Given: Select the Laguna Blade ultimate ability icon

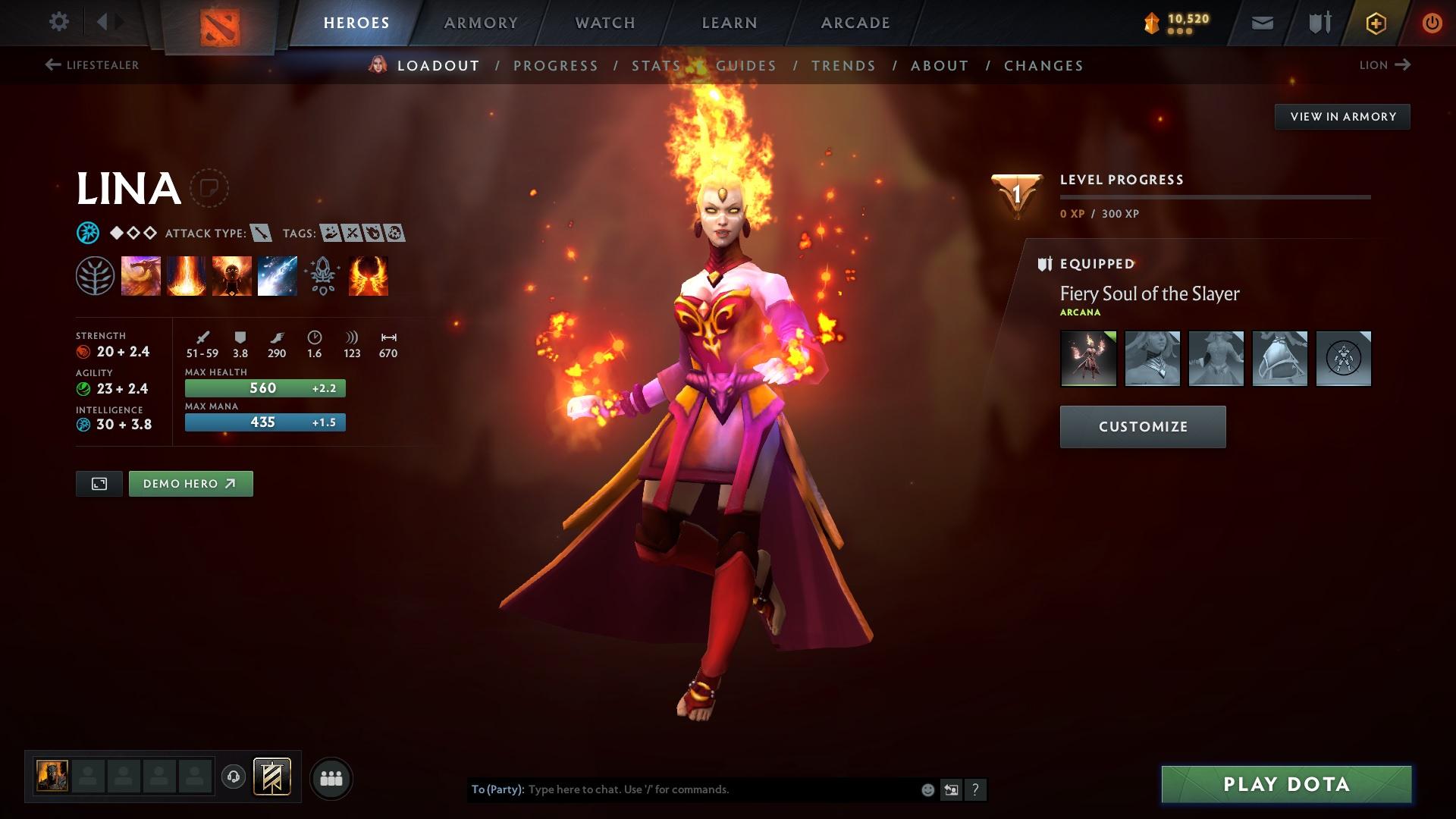Looking at the screenshot, I should pos(278,275).
